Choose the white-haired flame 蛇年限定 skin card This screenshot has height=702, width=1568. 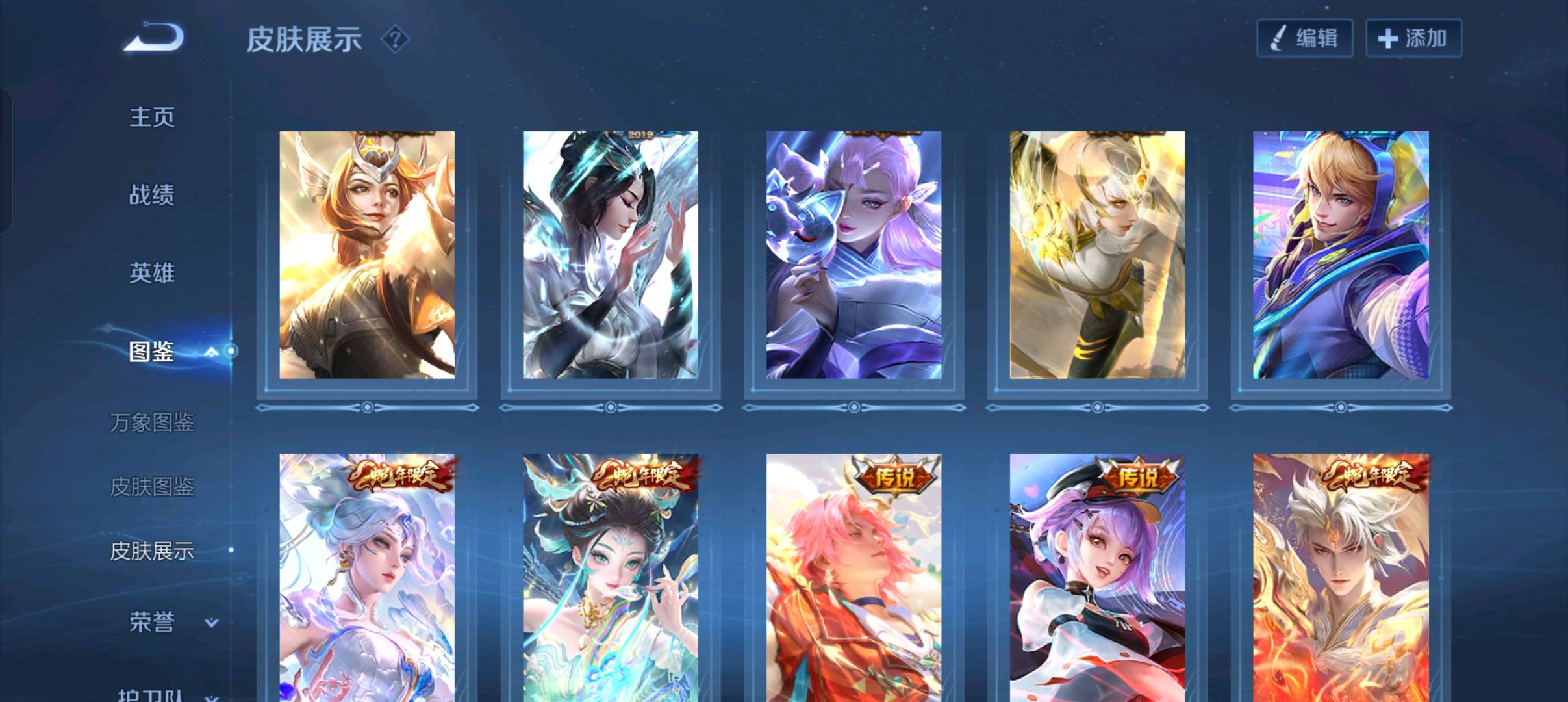click(1341, 577)
